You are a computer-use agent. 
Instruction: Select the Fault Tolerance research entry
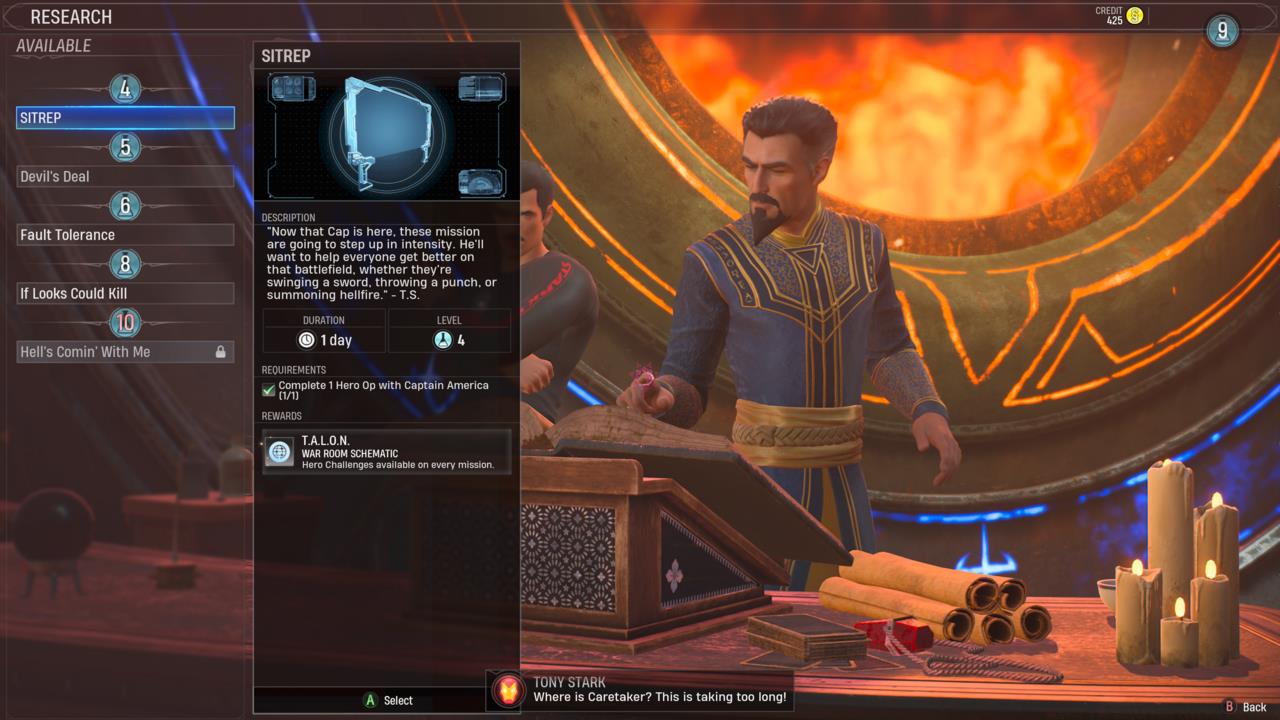pos(125,234)
